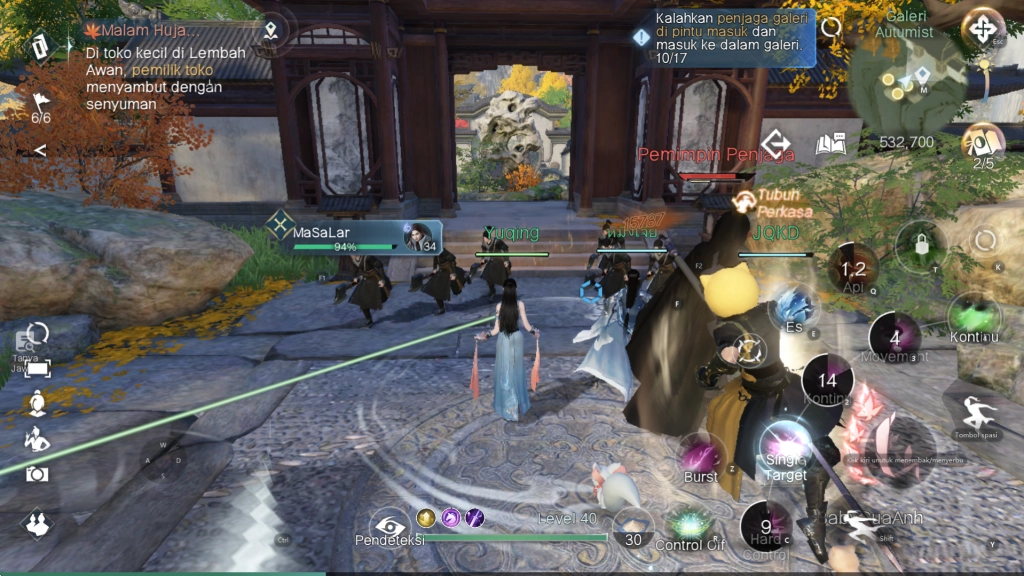Use the Movement skill
The image size is (1024, 576).
click(x=894, y=336)
